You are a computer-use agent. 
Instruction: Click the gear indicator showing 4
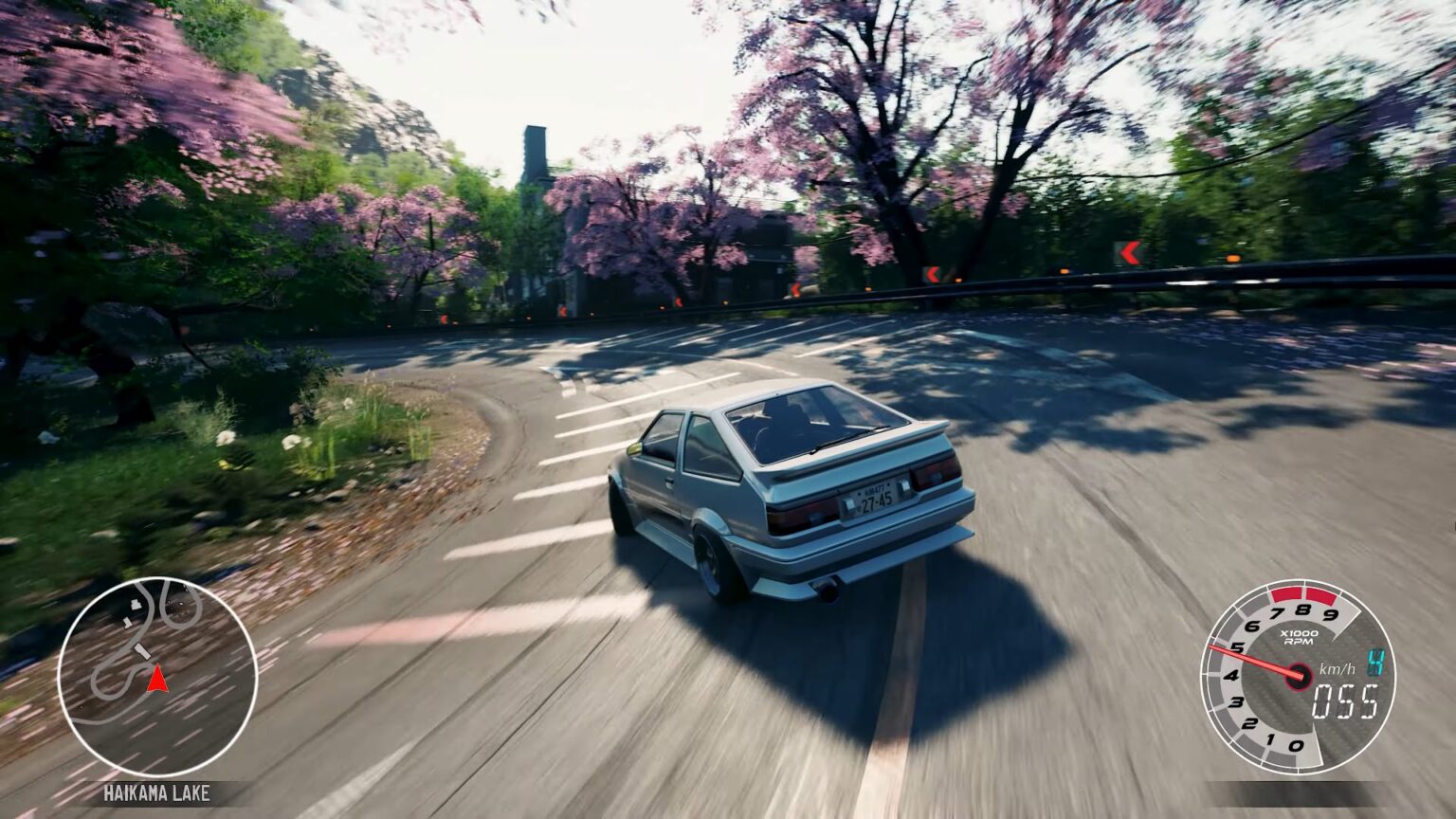tap(1374, 663)
